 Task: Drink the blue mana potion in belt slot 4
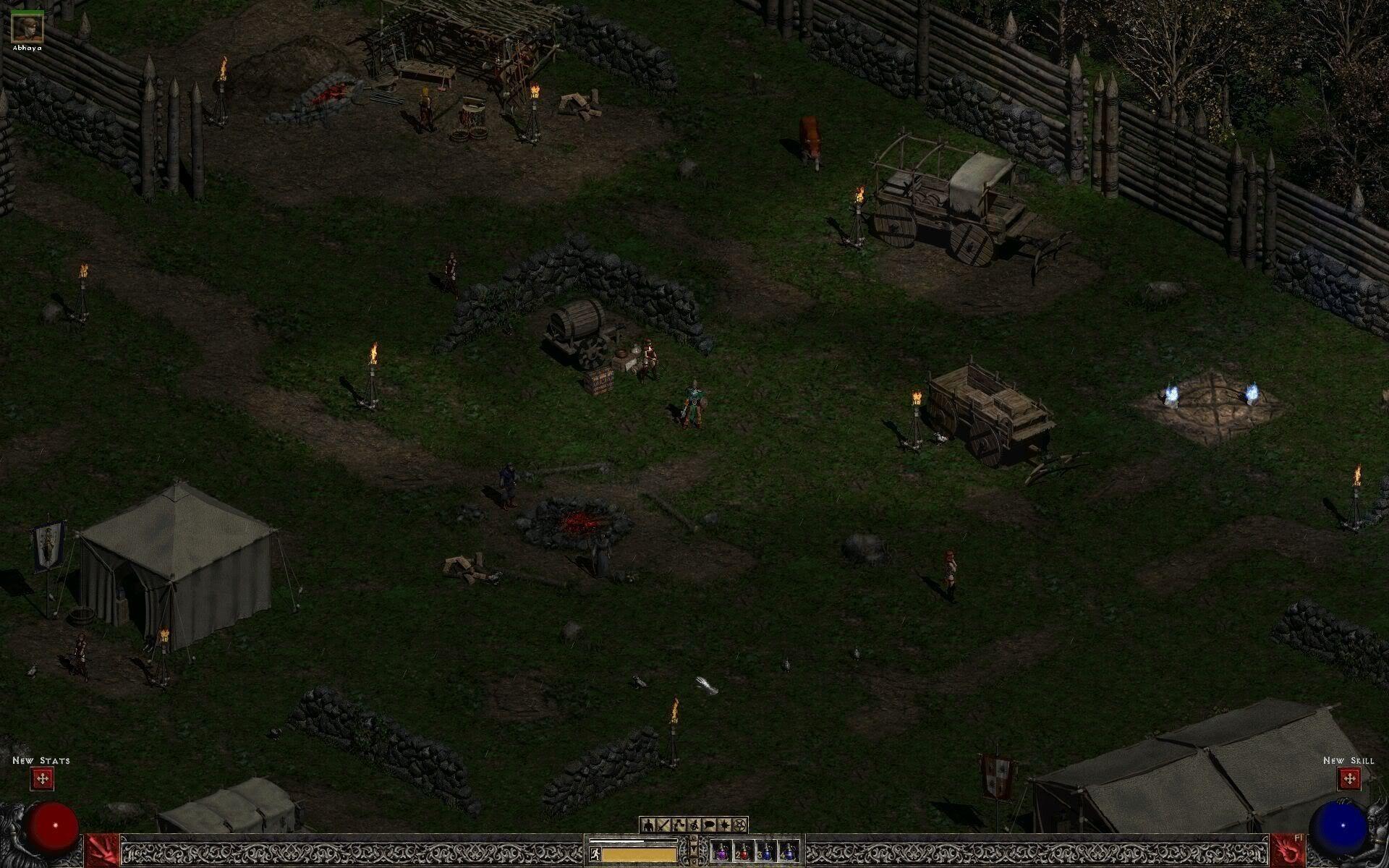coord(790,854)
